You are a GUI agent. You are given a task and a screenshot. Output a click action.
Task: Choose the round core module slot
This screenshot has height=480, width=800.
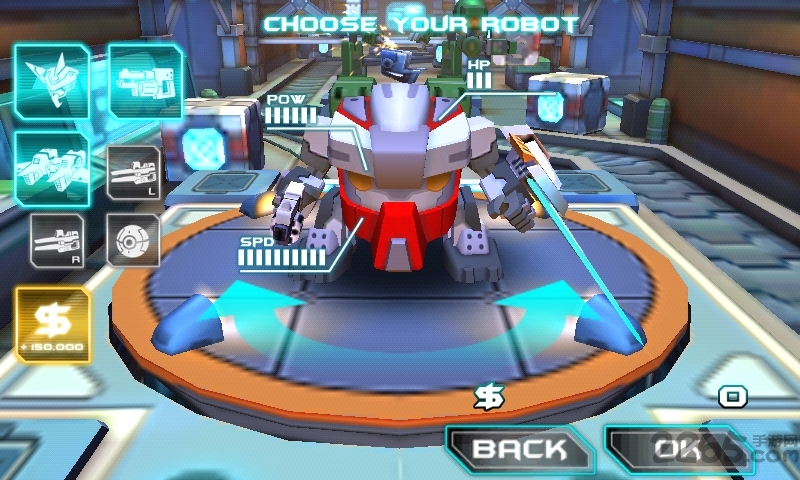133,240
